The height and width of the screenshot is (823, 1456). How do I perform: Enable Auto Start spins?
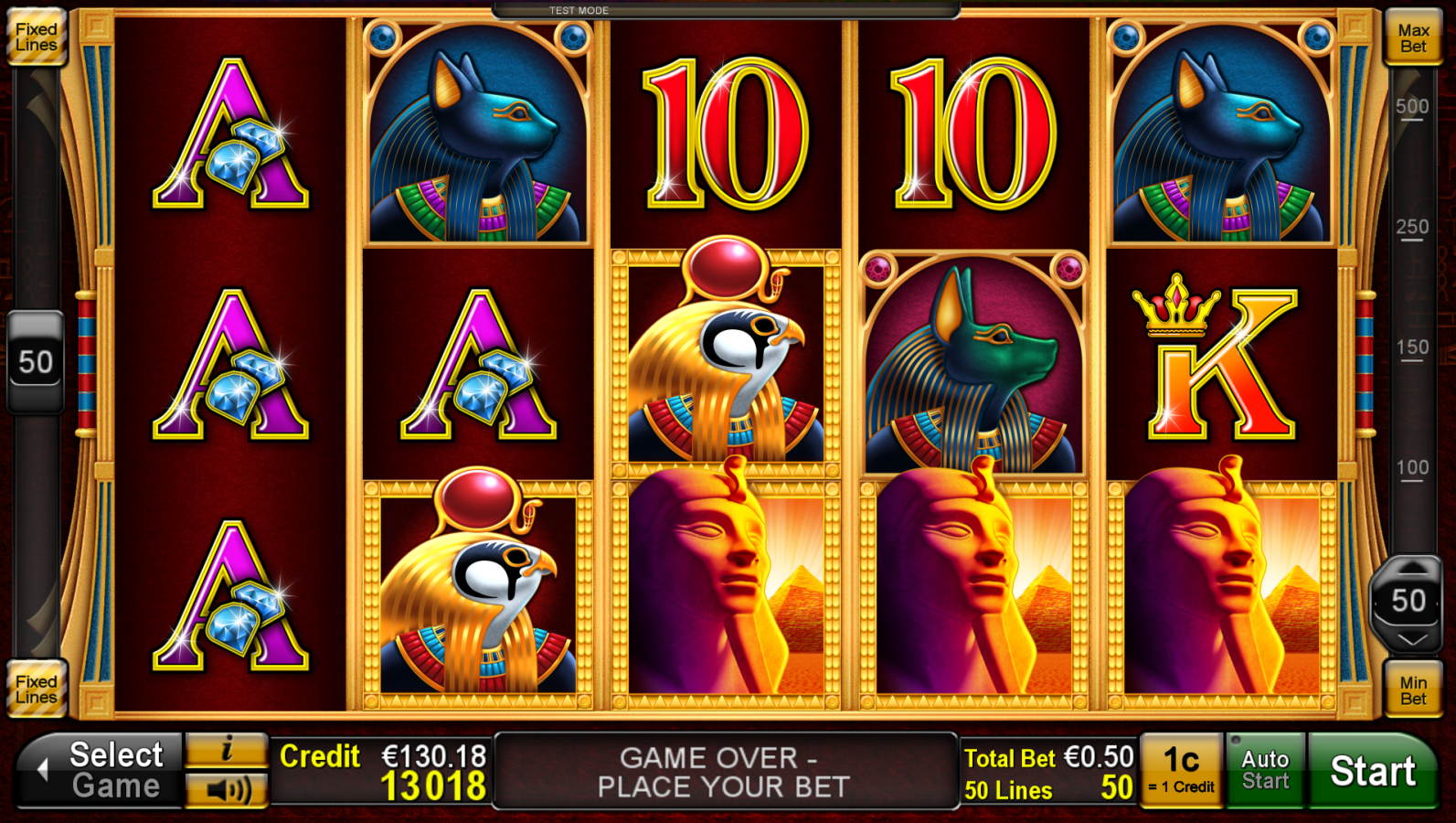click(1265, 771)
